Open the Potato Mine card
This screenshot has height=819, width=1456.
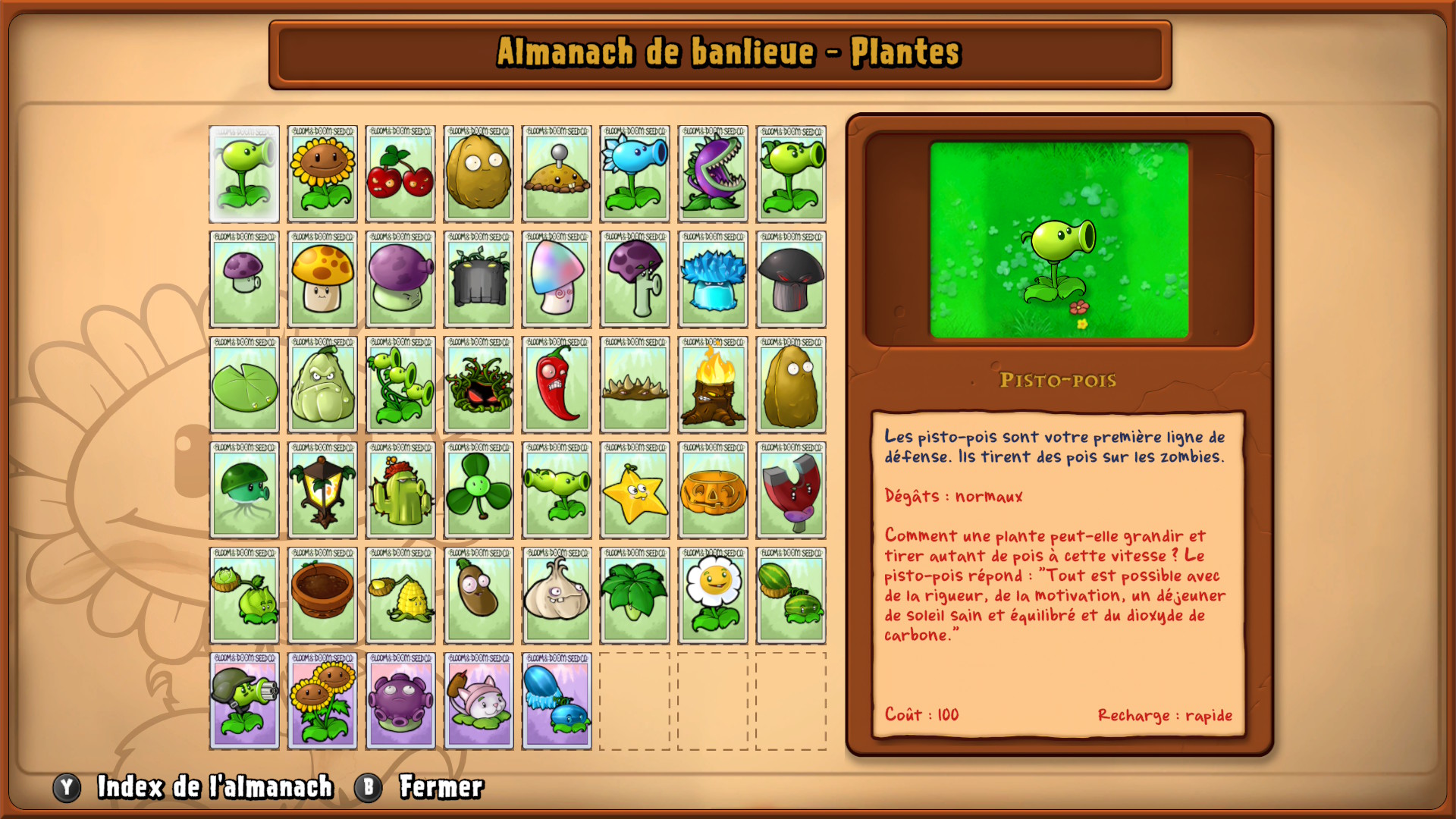pos(557,174)
